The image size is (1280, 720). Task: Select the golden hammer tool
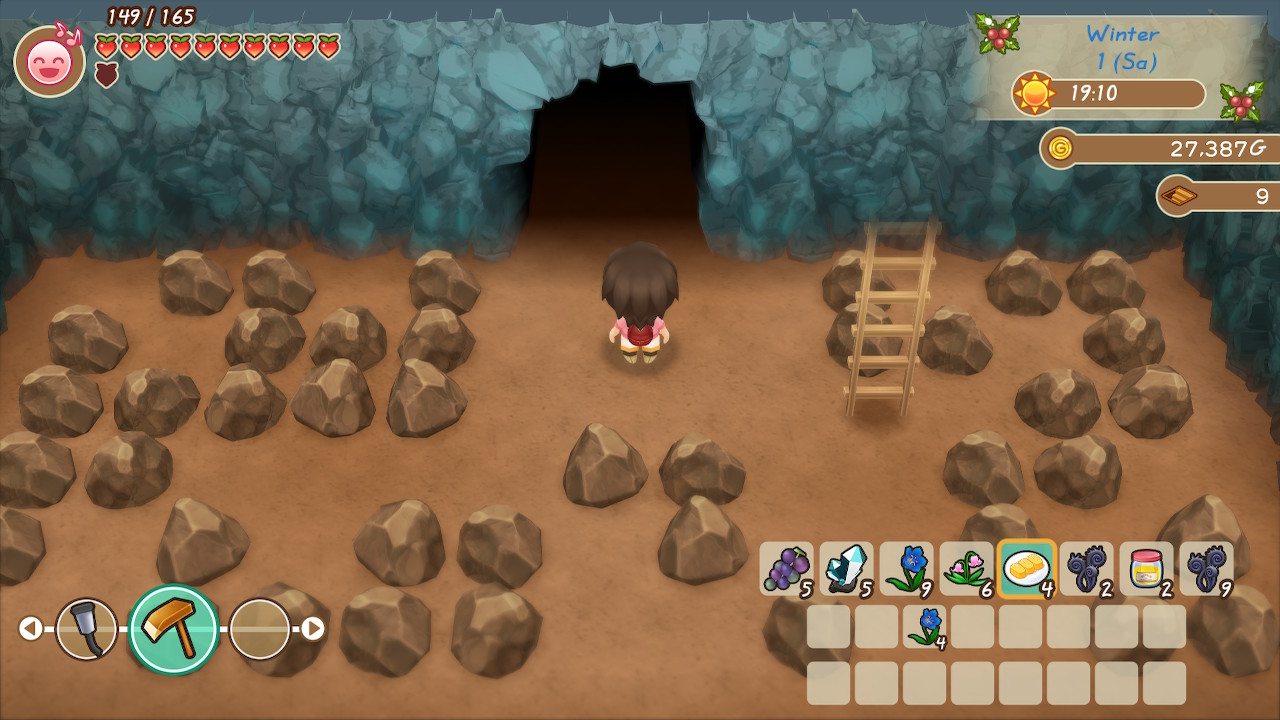[174, 628]
